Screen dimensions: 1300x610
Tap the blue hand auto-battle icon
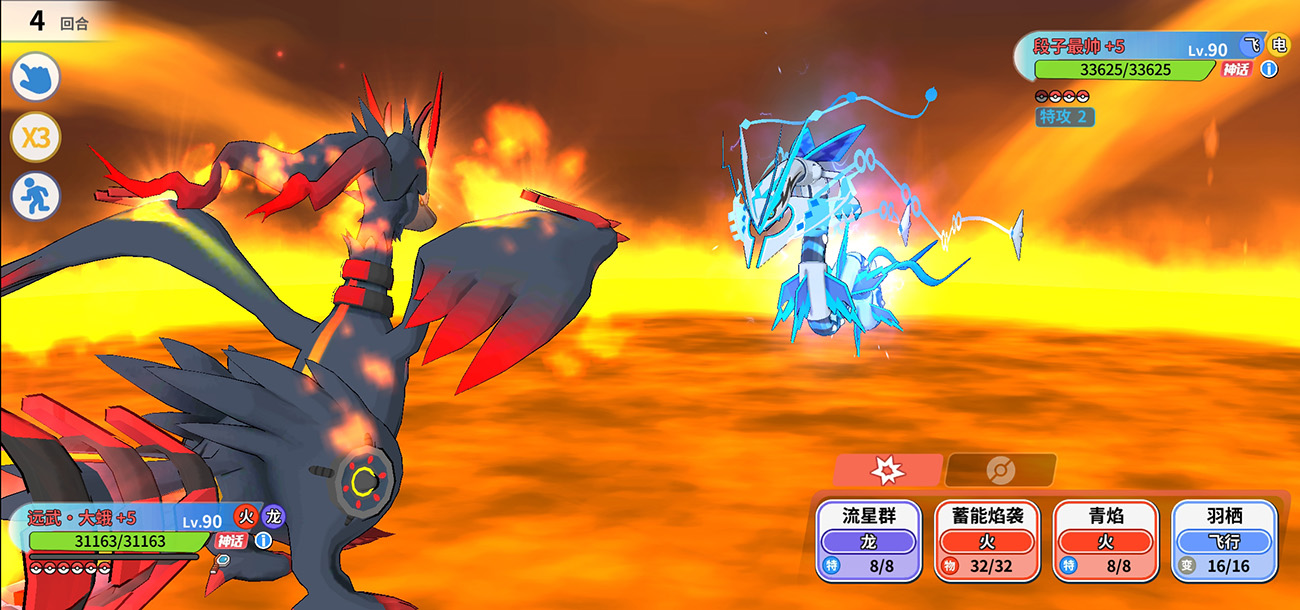[x=36, y=77]
